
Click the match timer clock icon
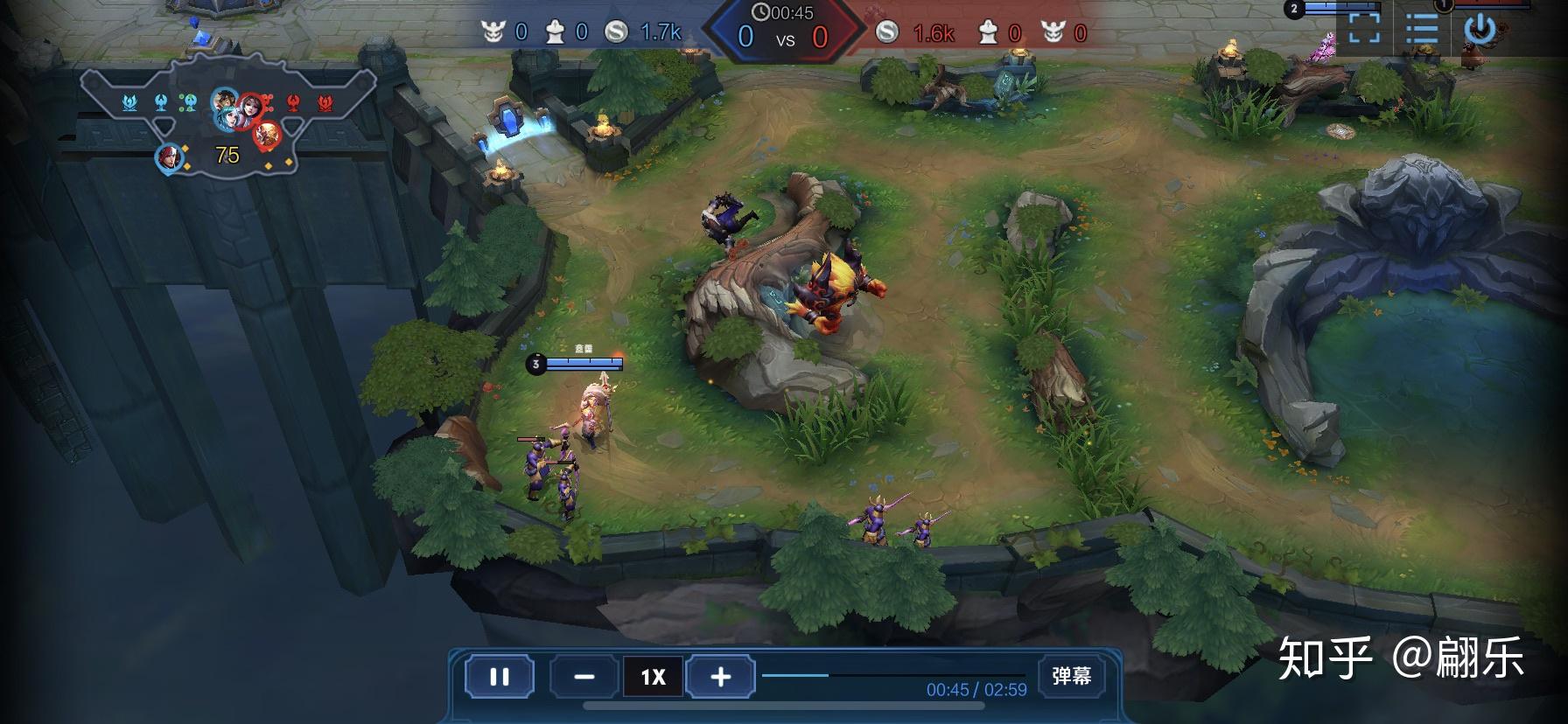pyautogui.click(x=763, y=13)
